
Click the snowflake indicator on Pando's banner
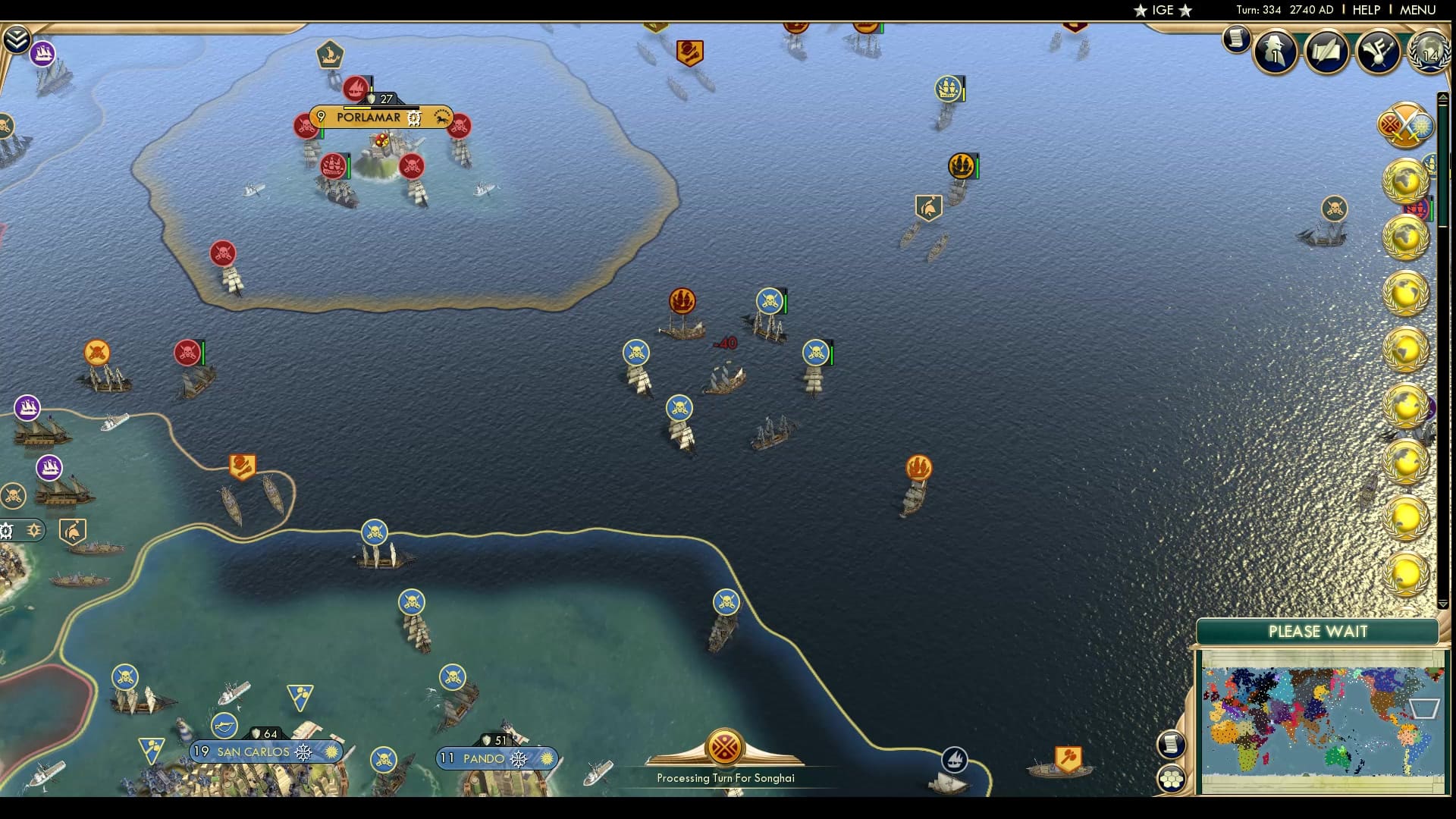[519, 758]
